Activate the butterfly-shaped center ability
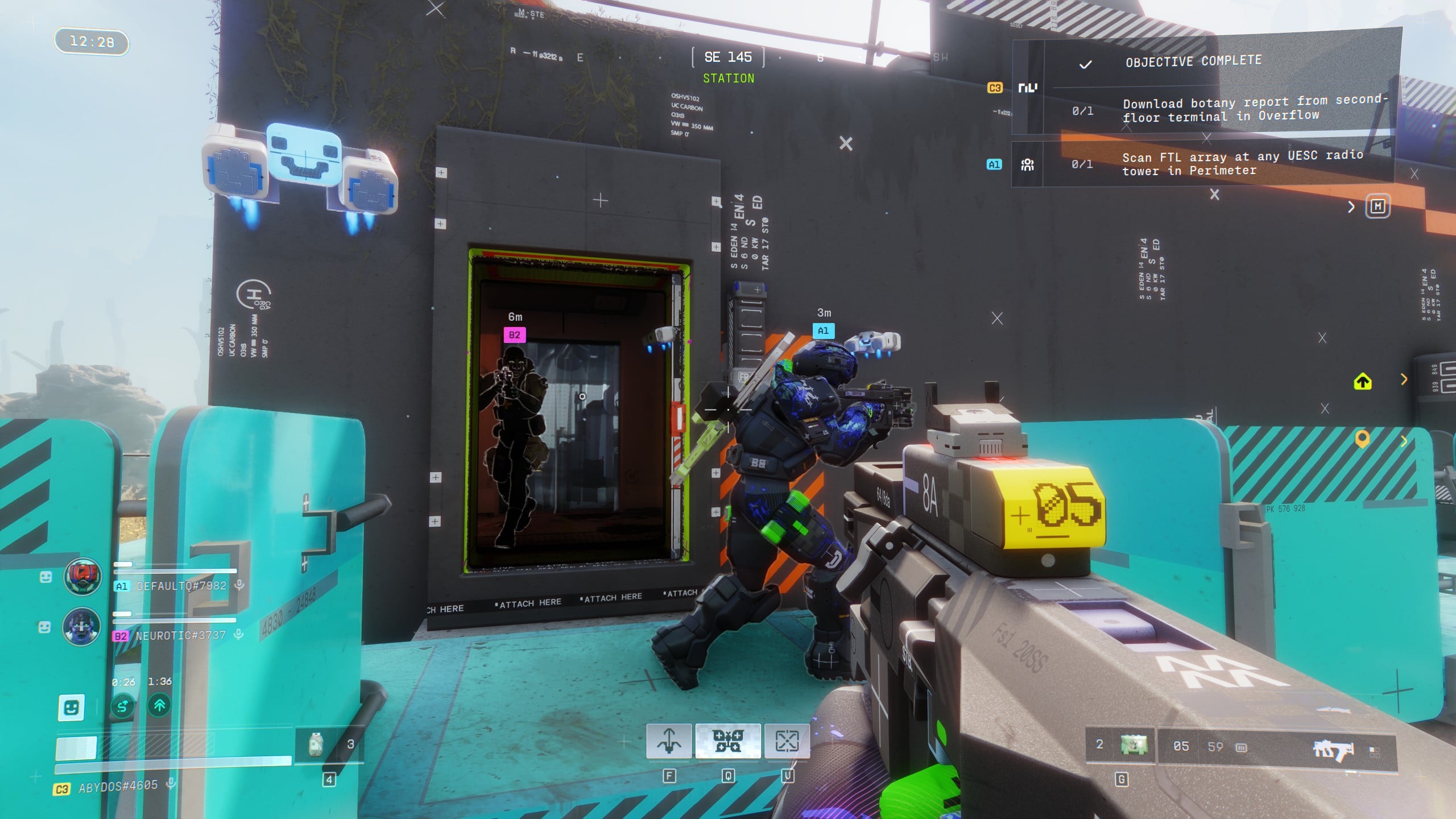The image size is (1456, 819). click(728, 741)
